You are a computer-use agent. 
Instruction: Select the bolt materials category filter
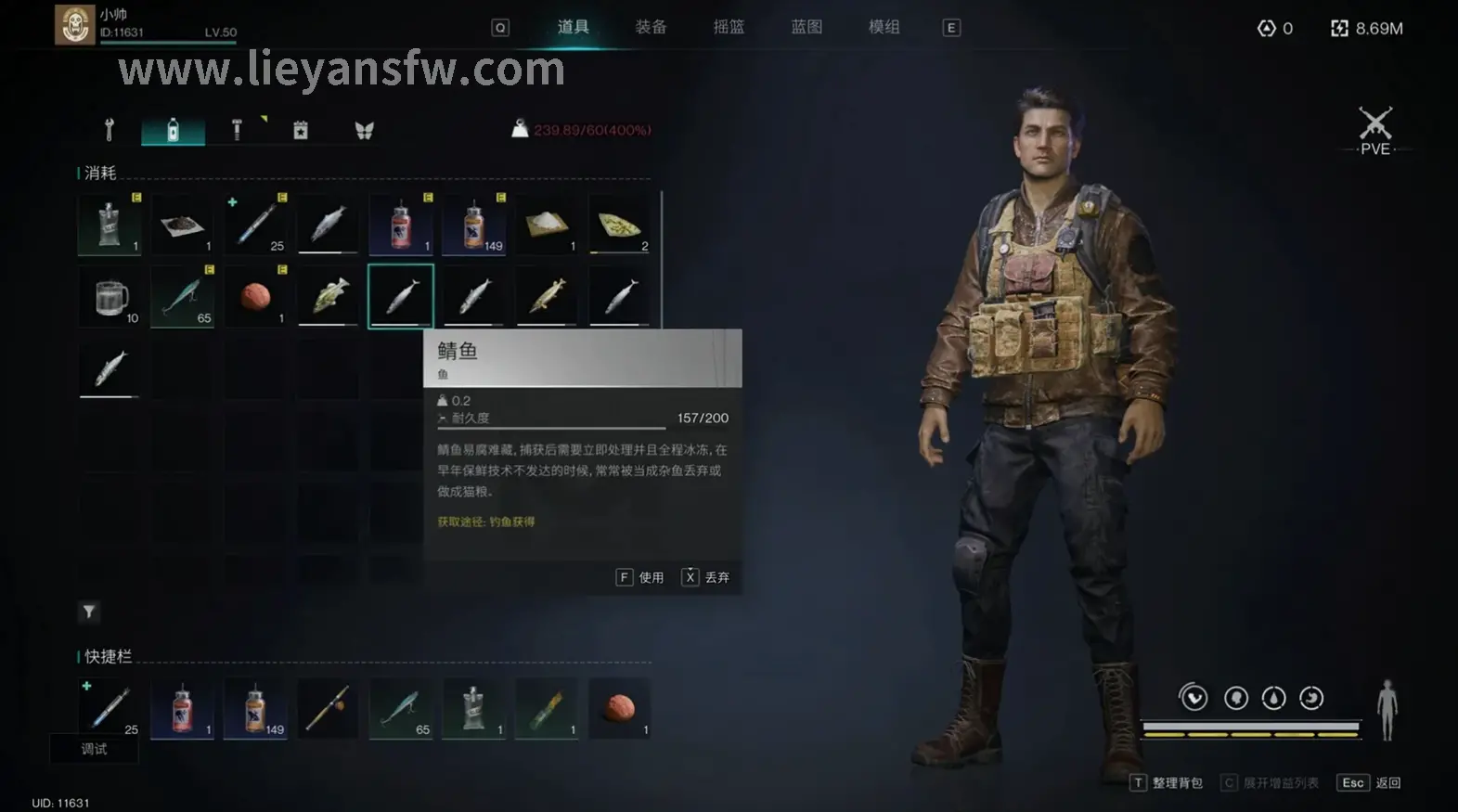[237, 130]
